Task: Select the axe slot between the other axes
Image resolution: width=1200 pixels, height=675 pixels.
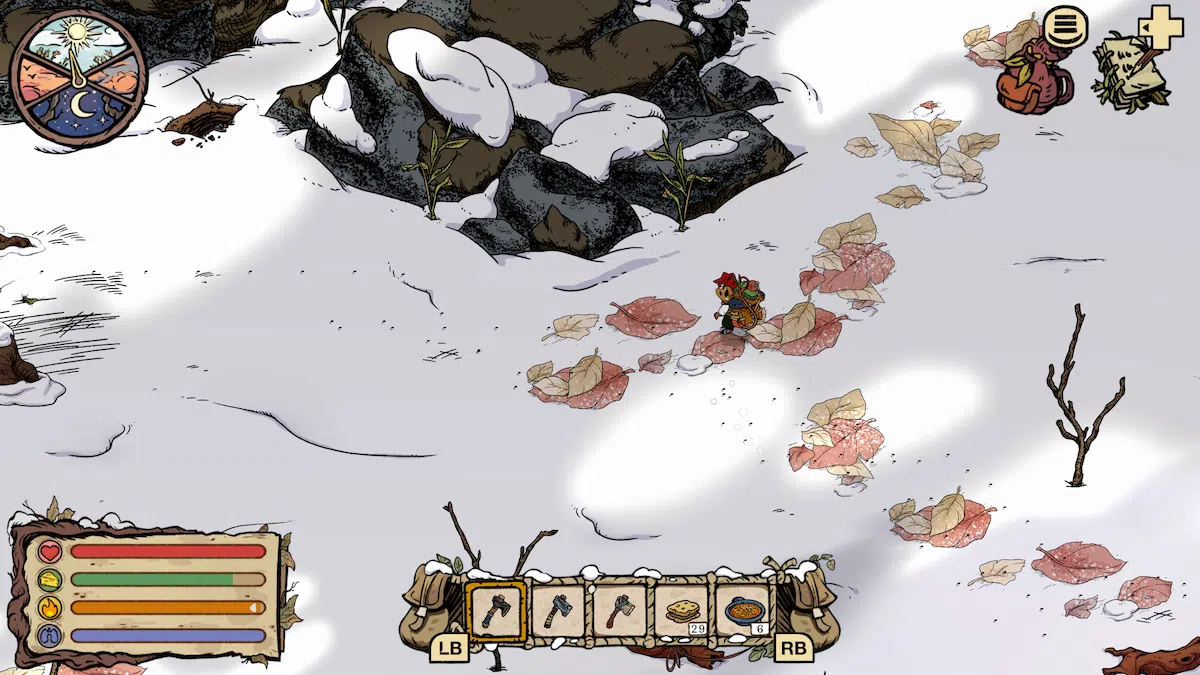Action: pos(557,612)
